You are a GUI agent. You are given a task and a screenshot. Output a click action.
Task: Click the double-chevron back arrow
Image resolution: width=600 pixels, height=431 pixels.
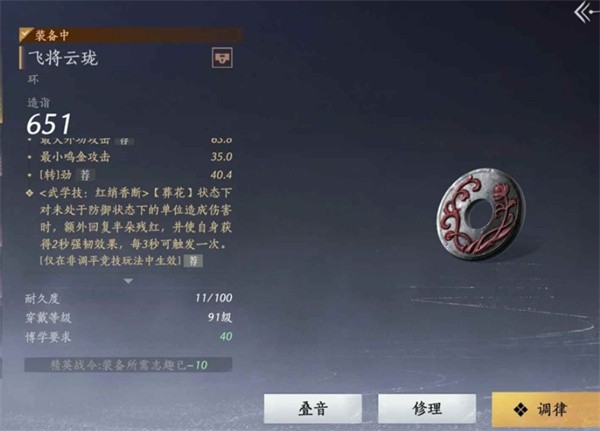(585, 12)
